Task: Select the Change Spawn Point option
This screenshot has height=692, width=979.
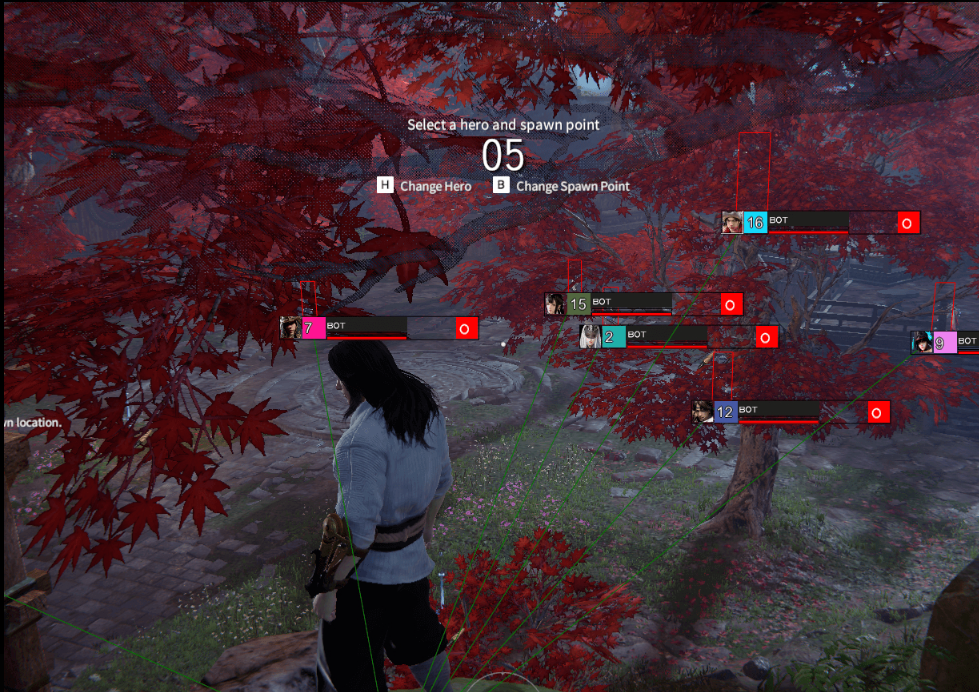Action: point(562,186)
